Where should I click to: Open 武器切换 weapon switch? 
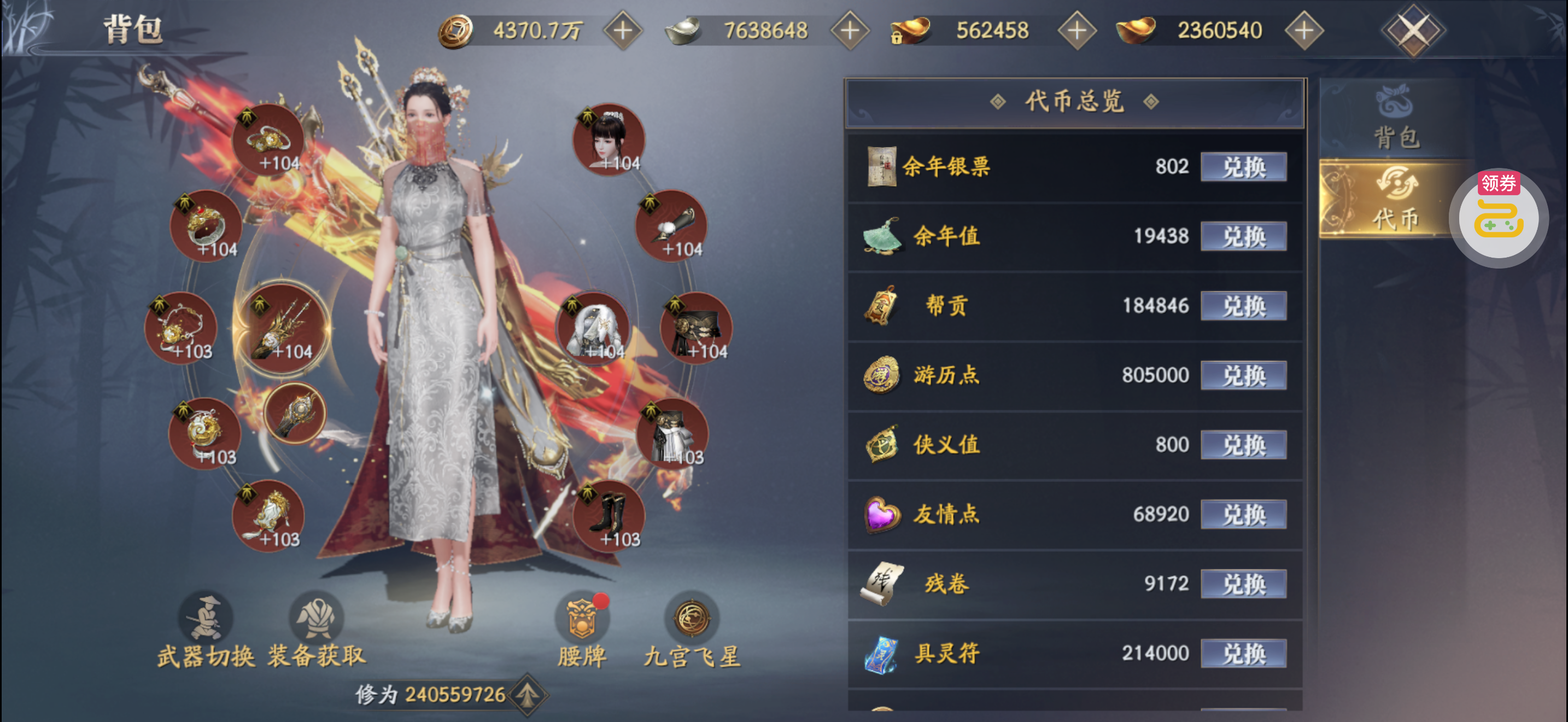tap(206, 630)
